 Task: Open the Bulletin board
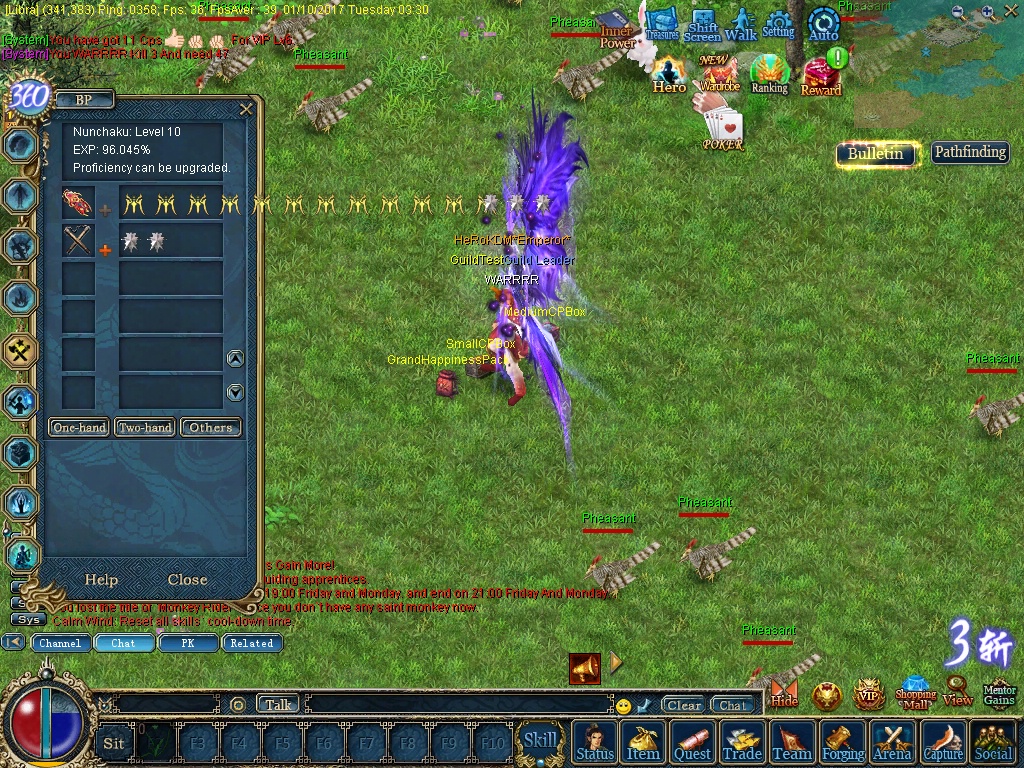(x=875, y=153)
